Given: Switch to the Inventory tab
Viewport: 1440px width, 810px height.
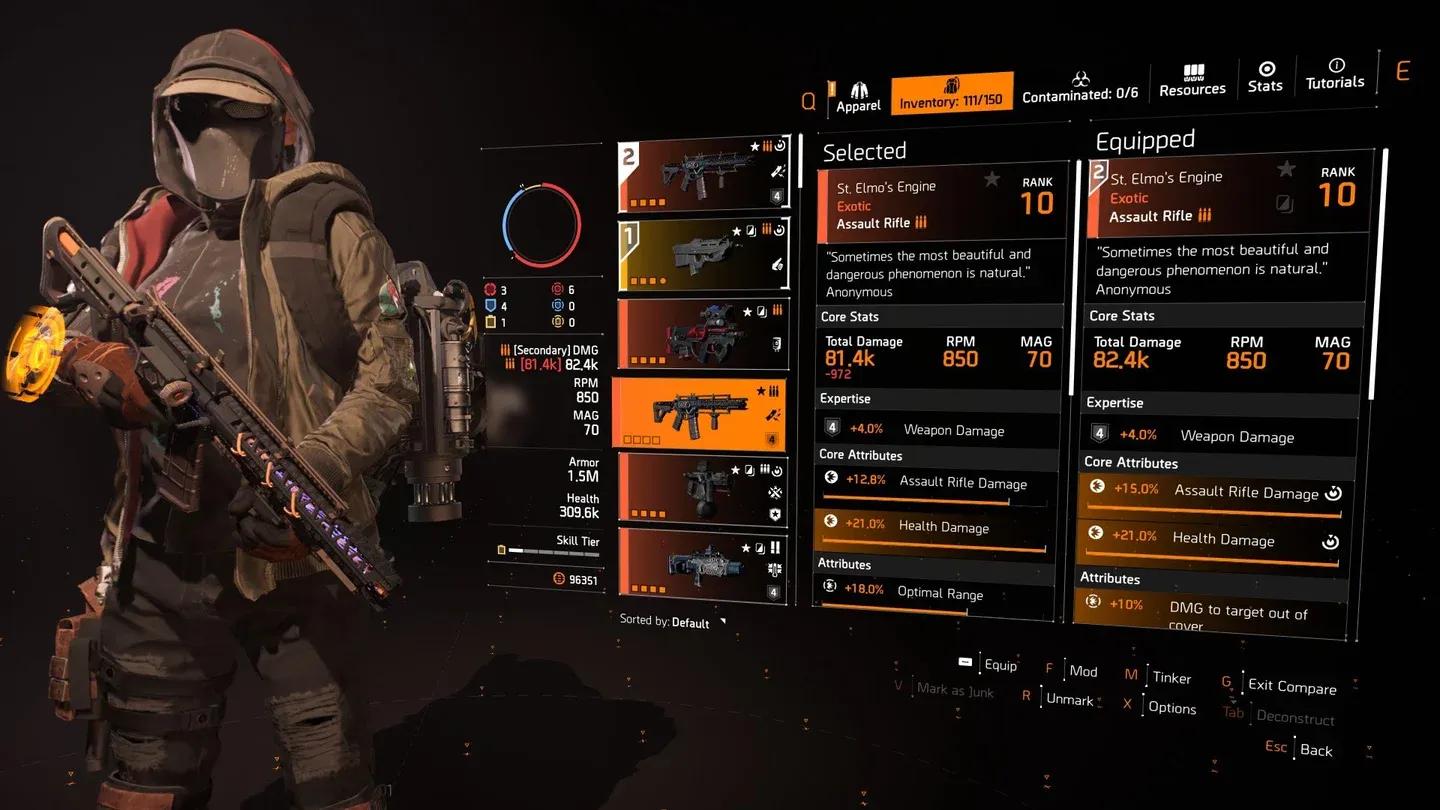Looking at the screenshot, I should pos(951,91).
